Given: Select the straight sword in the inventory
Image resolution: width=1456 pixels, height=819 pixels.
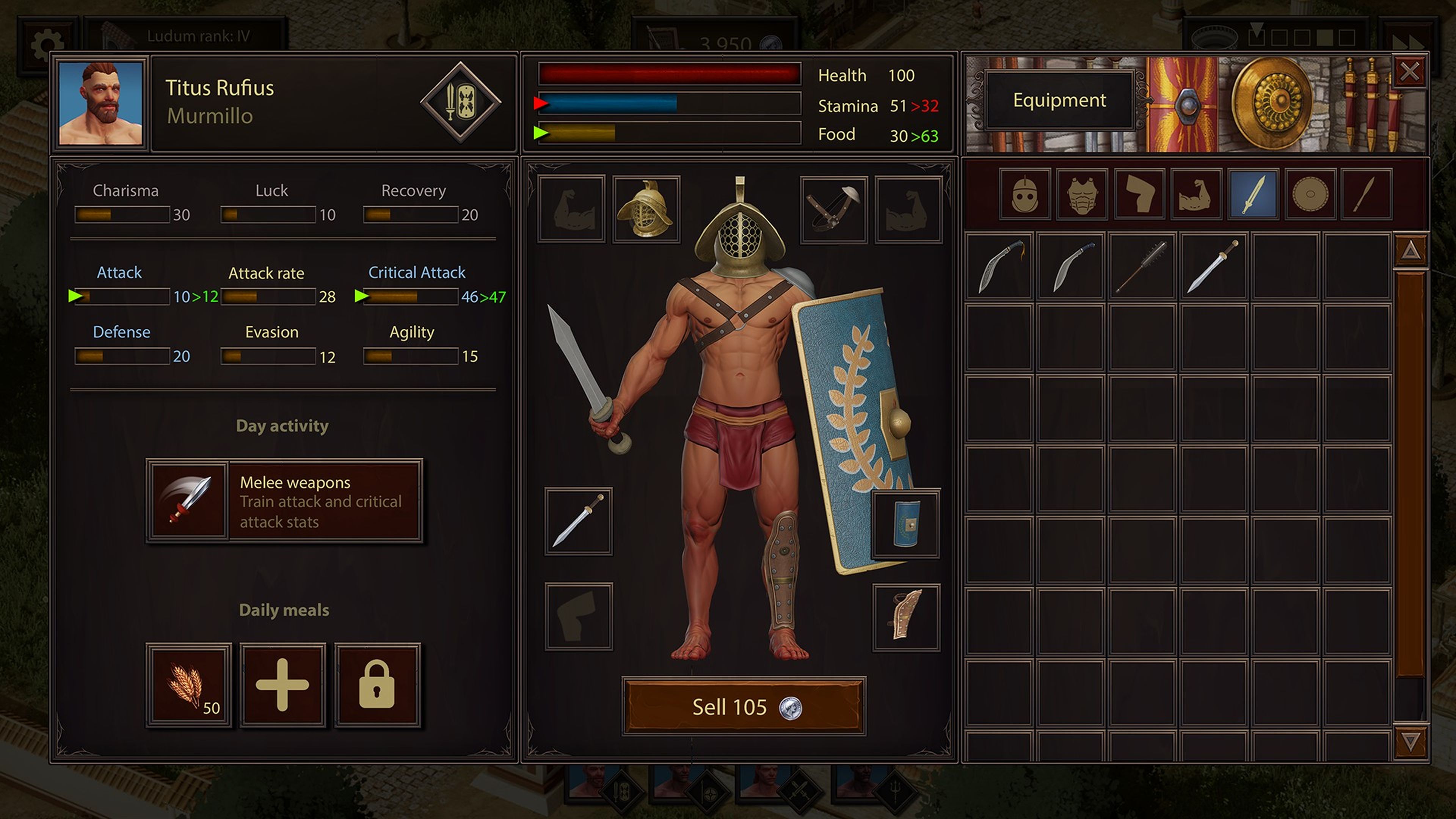Looking at the screenshot, I should pos(1215,266).
